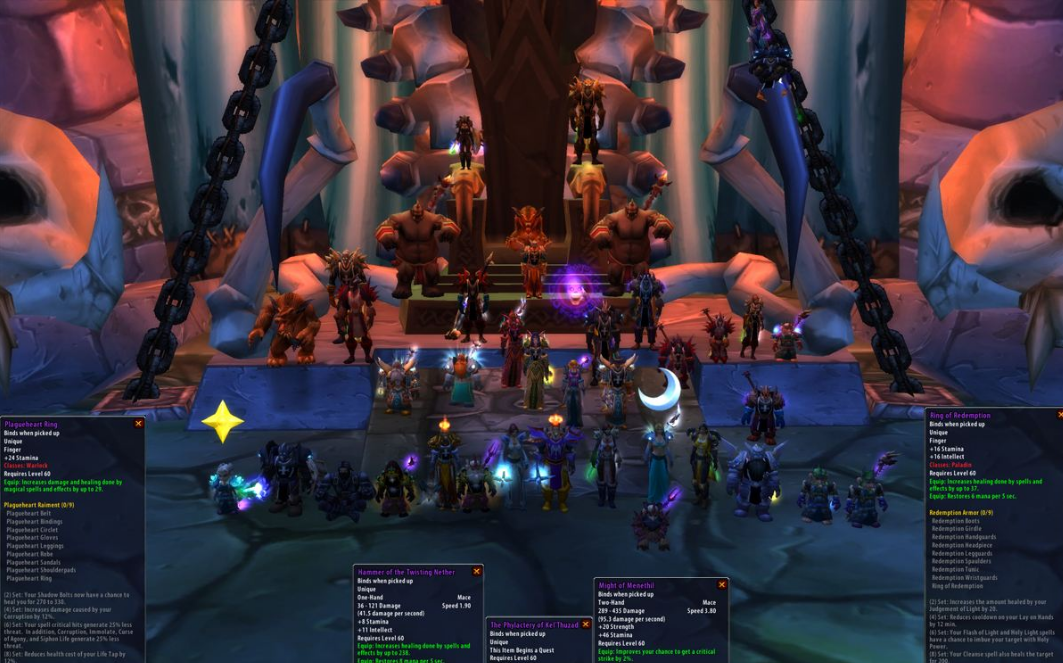Close the Might of Menethil tooltip
Viewport: 1063px width, 663px height.
click(721, 585)
